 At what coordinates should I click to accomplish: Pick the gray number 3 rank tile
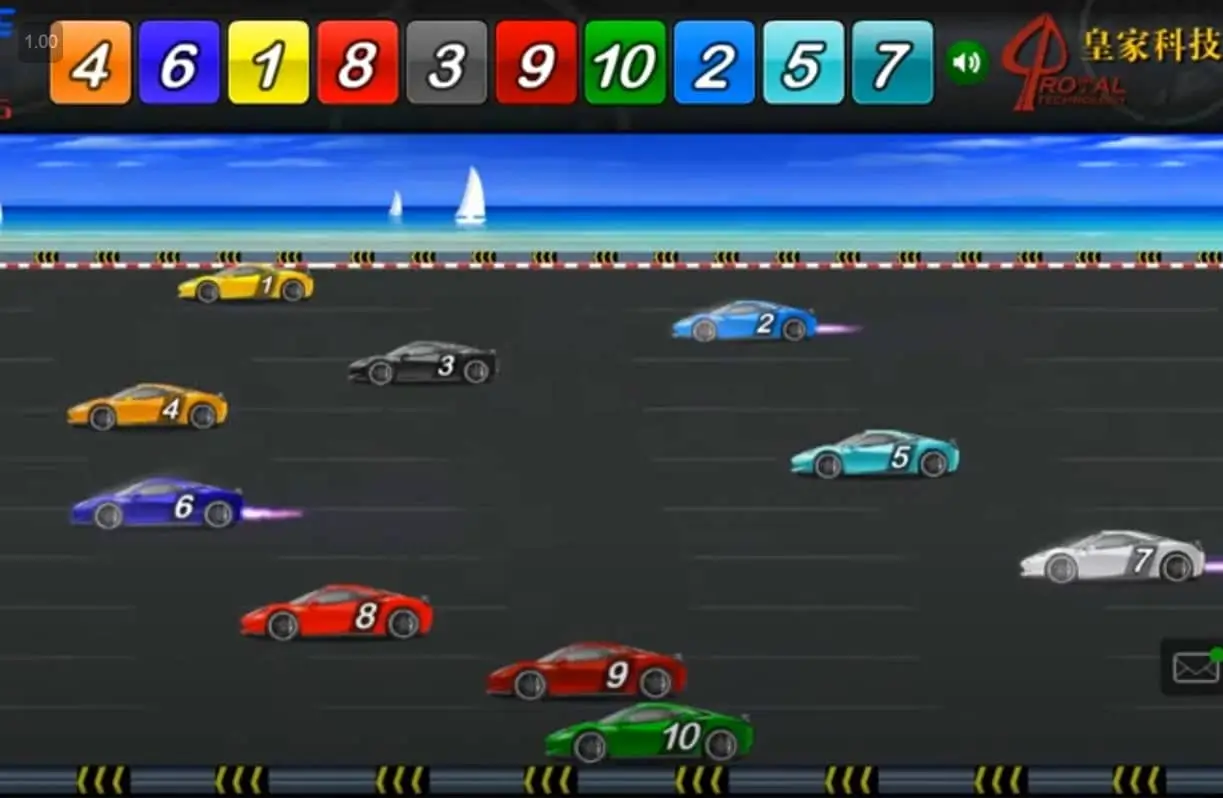[446, 63]
